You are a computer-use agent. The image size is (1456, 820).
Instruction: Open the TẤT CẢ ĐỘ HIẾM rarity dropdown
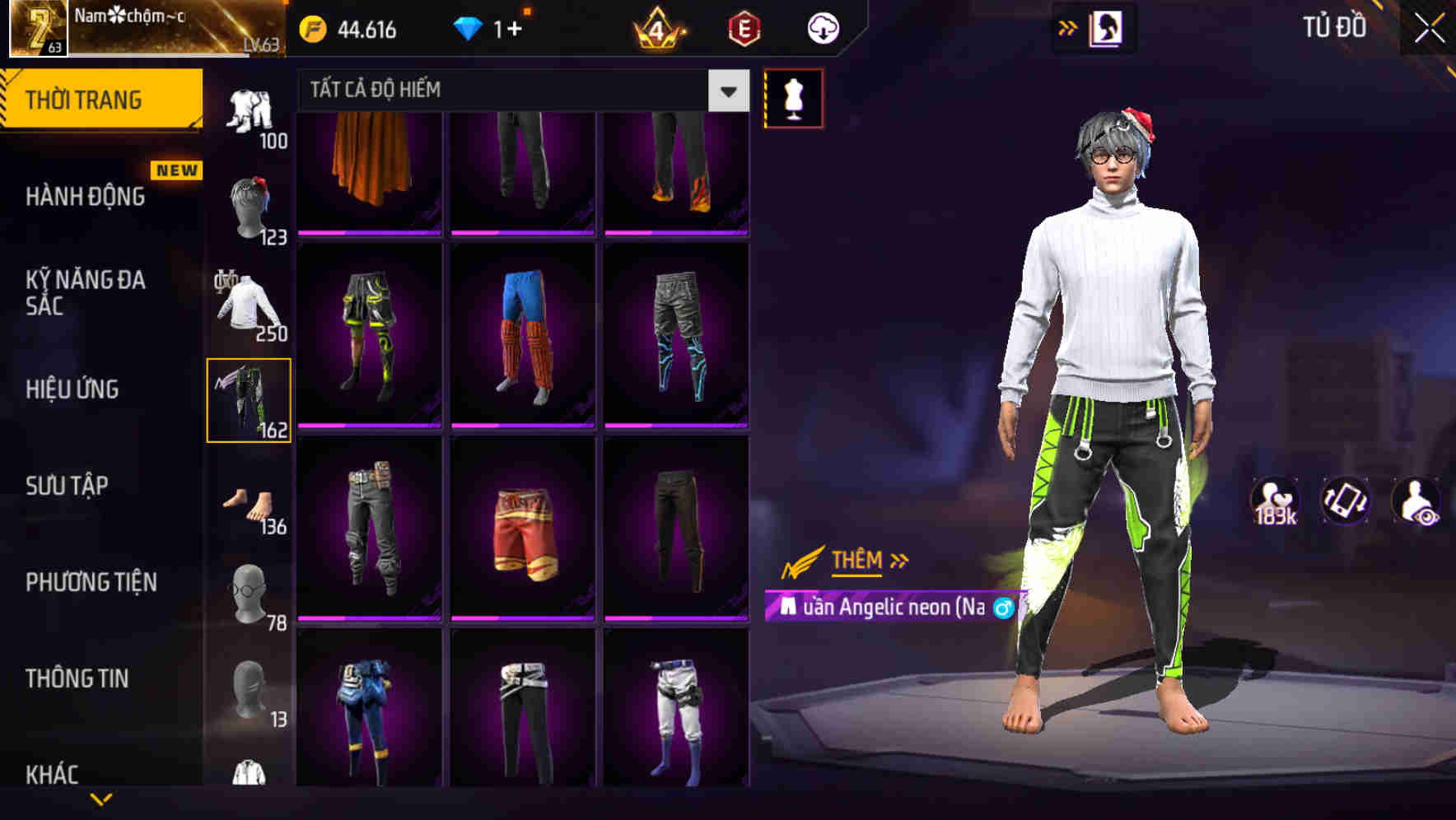pos(519,89)
